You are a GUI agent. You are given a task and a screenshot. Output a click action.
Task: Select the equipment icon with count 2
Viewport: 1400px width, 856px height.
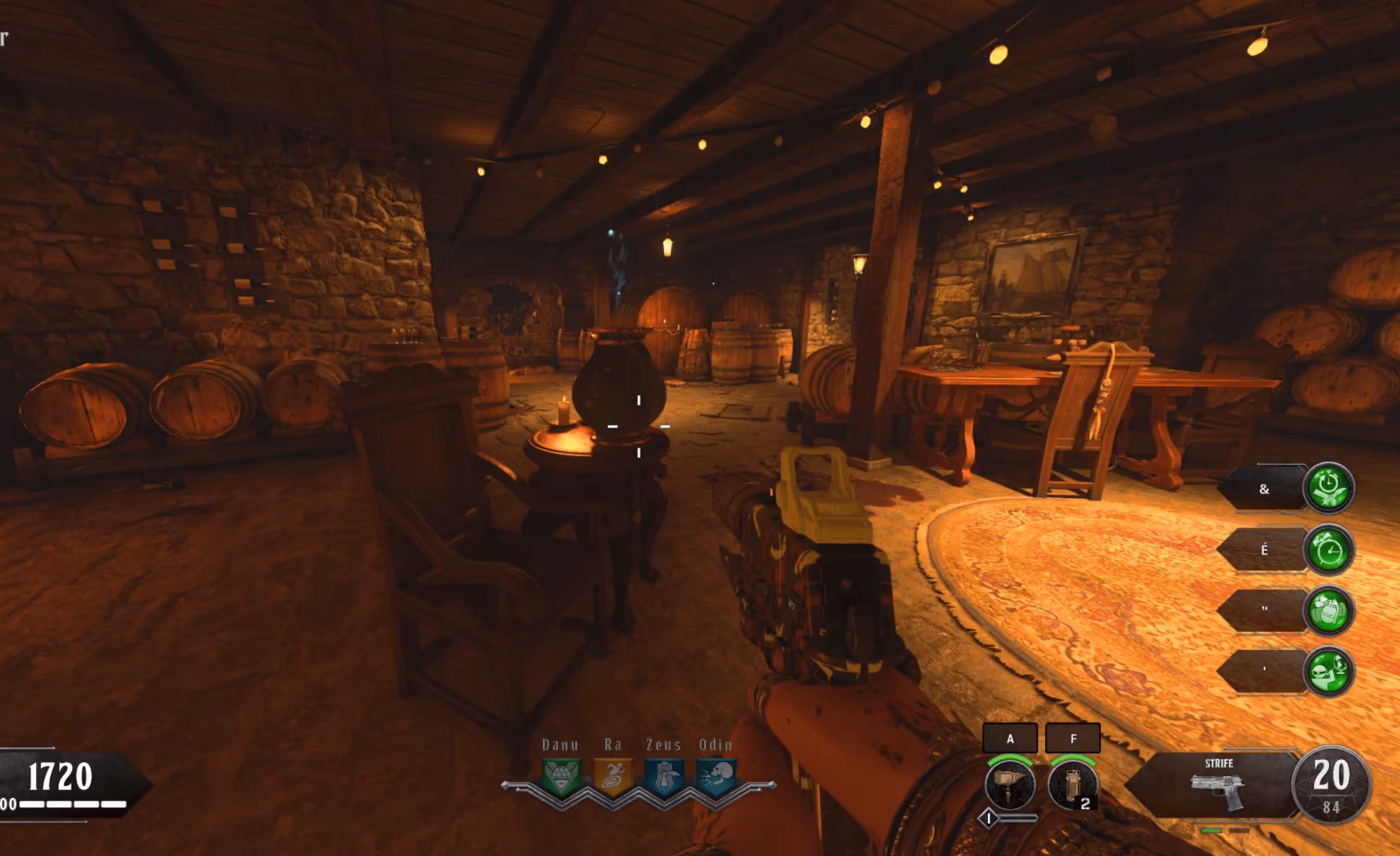click(1073, 786)
